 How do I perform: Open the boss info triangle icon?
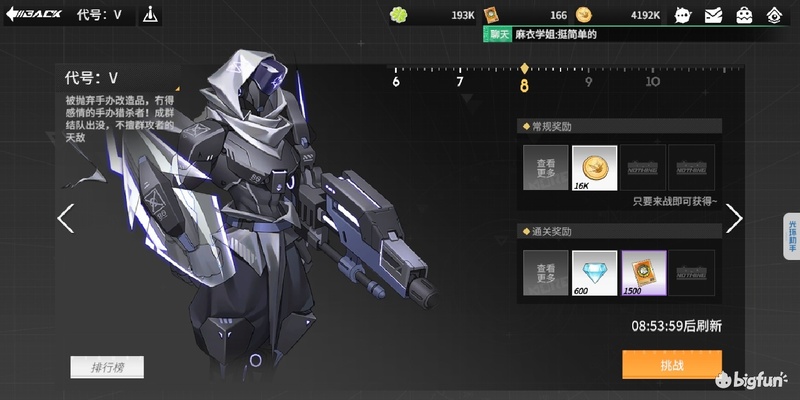tap(150, 15)
